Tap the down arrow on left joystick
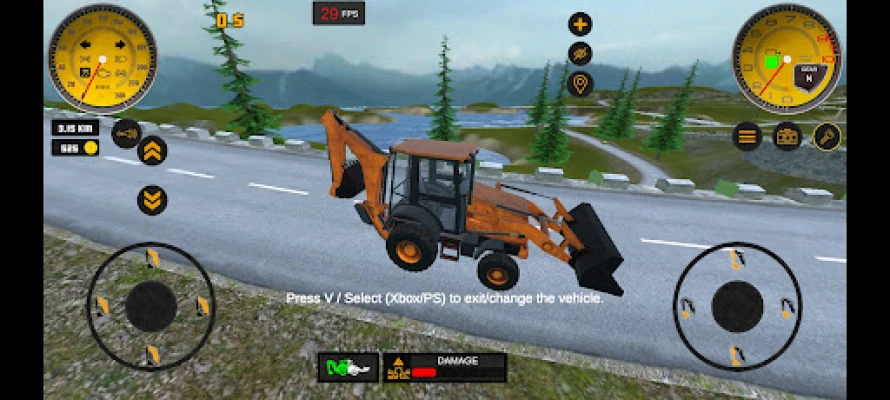The width and height of the screenshot is (890, 400). coord(152,353)
